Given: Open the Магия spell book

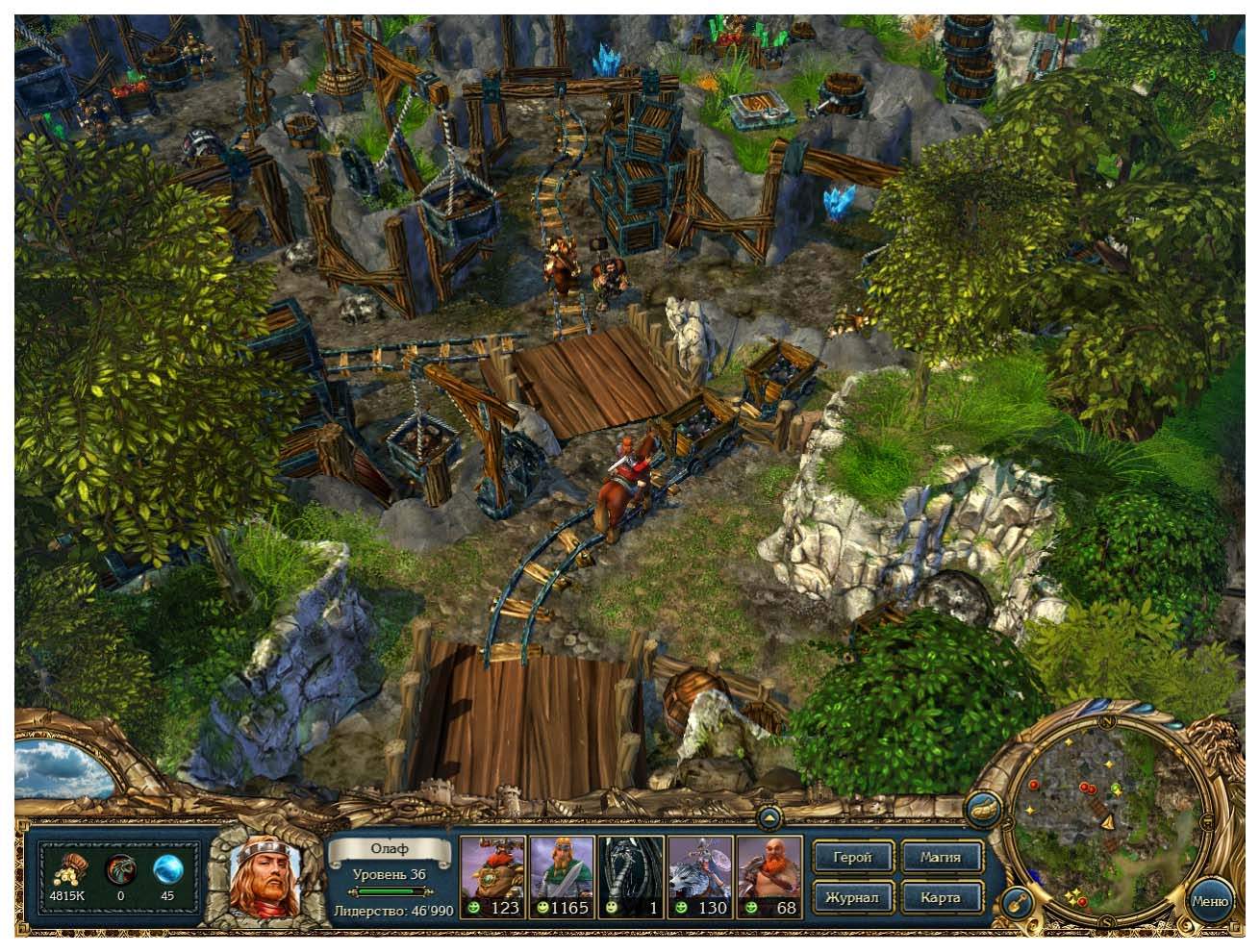Looking at the screenshot, I should point(942,857).
